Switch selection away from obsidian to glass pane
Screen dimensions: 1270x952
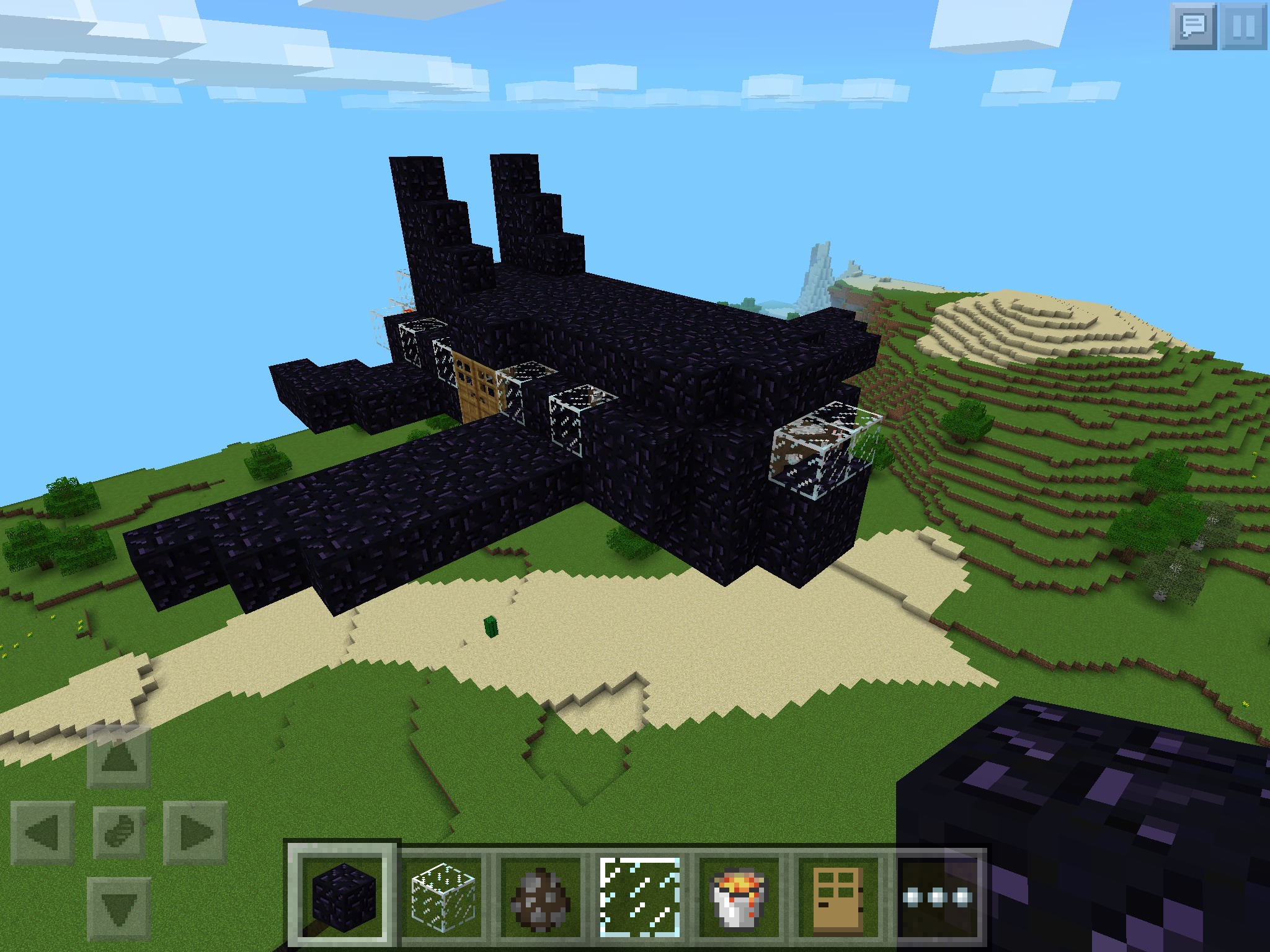(x=637, y=899)
